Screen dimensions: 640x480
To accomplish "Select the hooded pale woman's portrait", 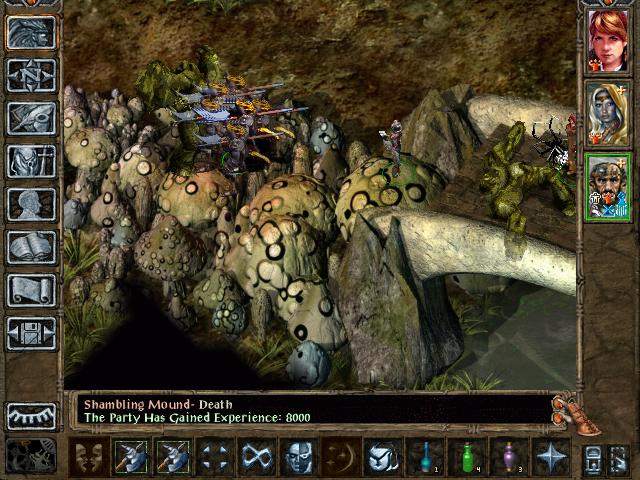I will tap(609, 113).
